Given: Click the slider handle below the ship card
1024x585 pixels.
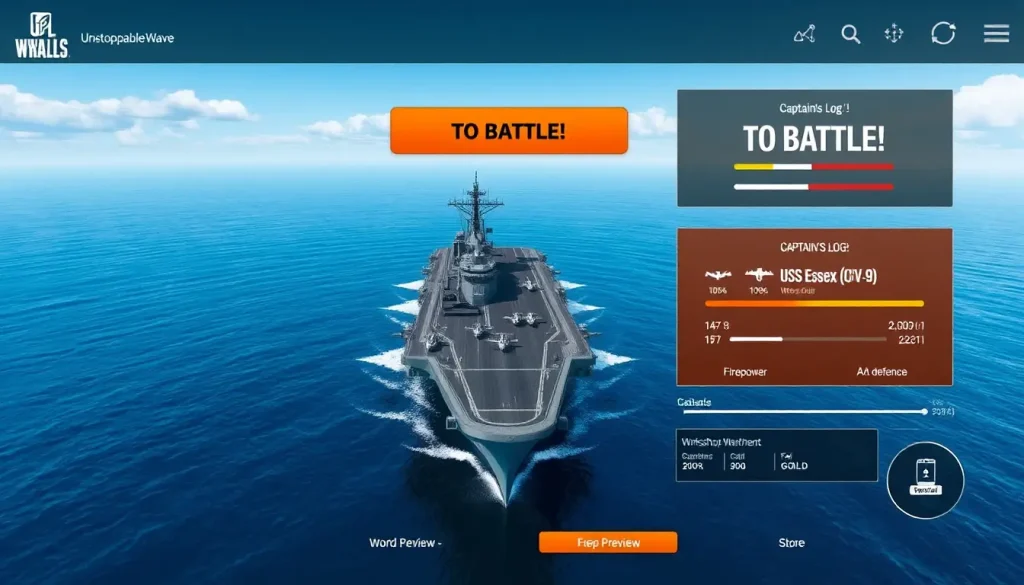Looking at the screenshot, I should coord(925,411).
